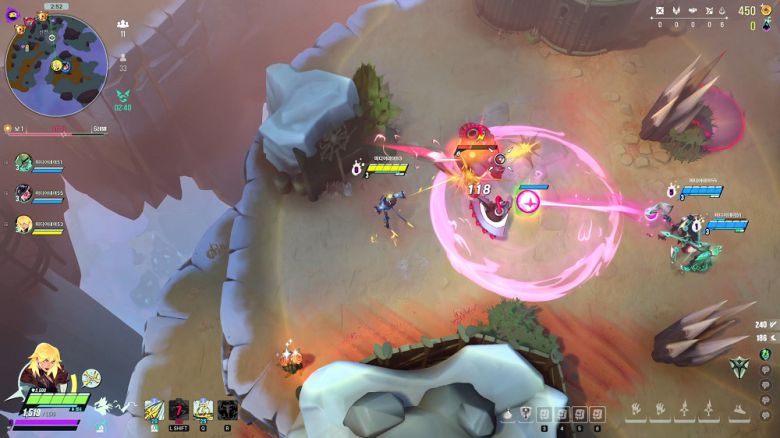Select the blonde hero portrait
This screenshot has width=780, height=438.
tap(48, 369)
